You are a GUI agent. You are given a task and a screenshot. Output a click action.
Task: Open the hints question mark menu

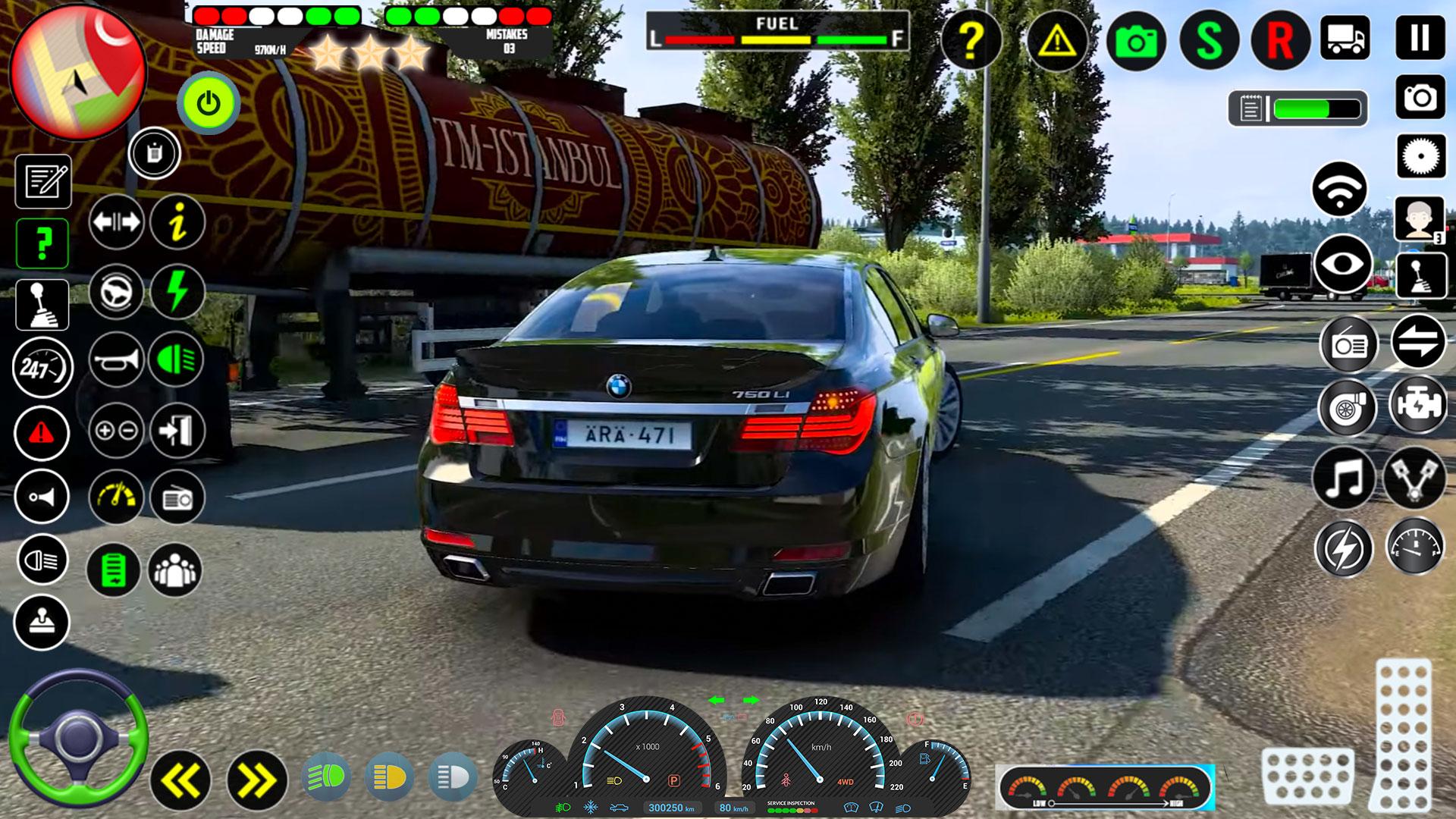[x=44, y=243]
